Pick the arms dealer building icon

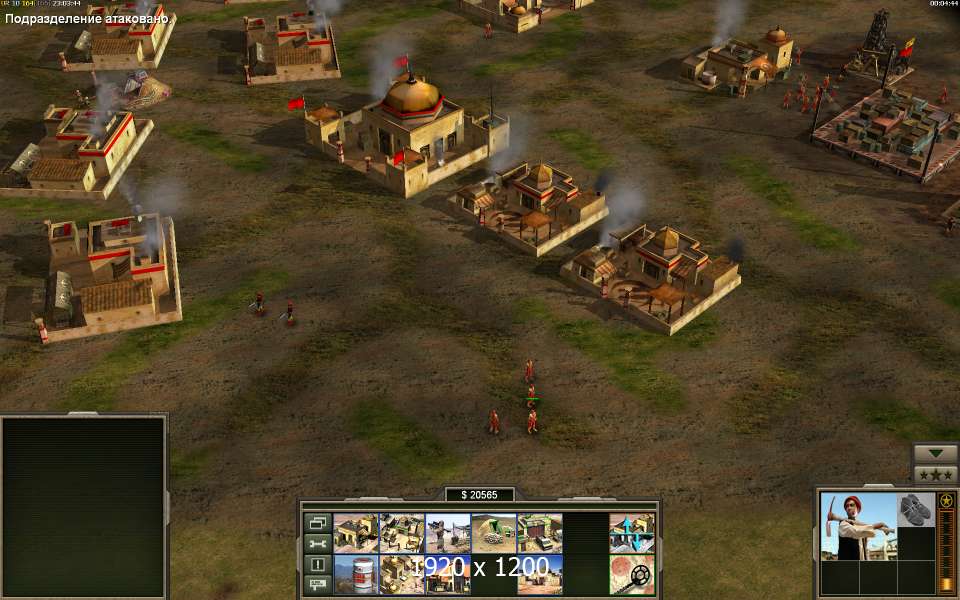point(539,533)
